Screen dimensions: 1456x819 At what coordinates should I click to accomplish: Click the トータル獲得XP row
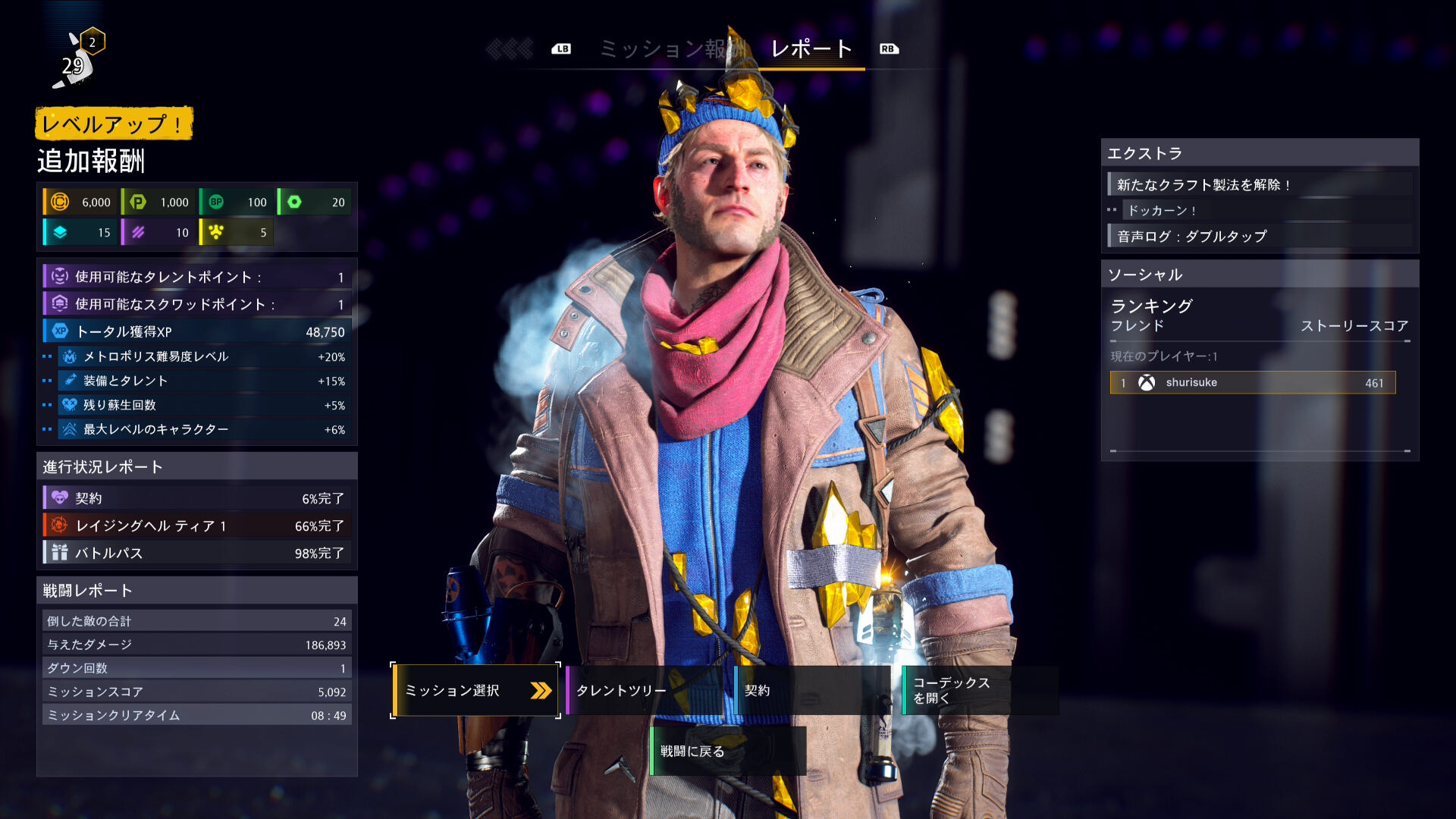click(x=197, y=331)
